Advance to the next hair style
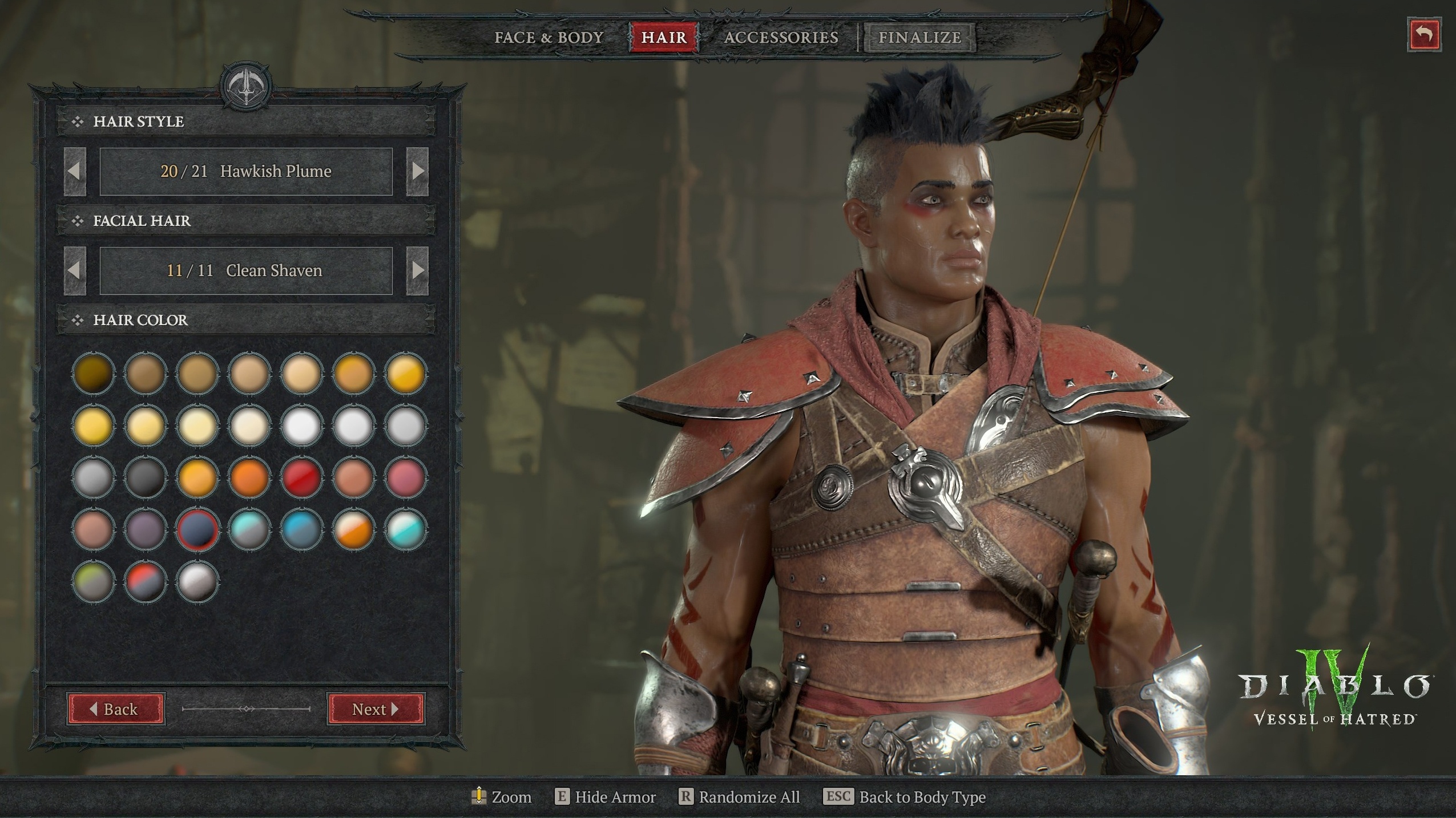 click(x=417, y=171)
